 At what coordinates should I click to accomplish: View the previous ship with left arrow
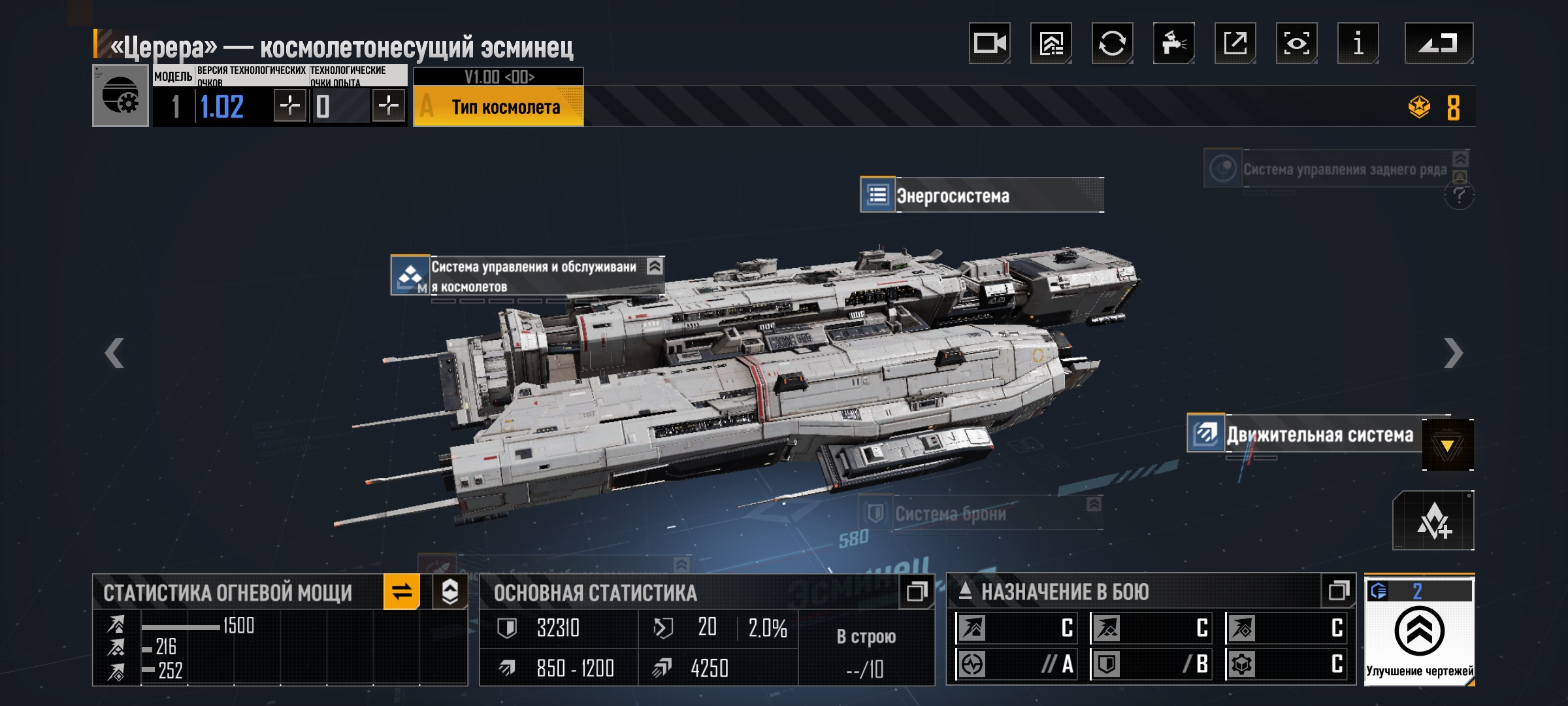tap(114, 353)
